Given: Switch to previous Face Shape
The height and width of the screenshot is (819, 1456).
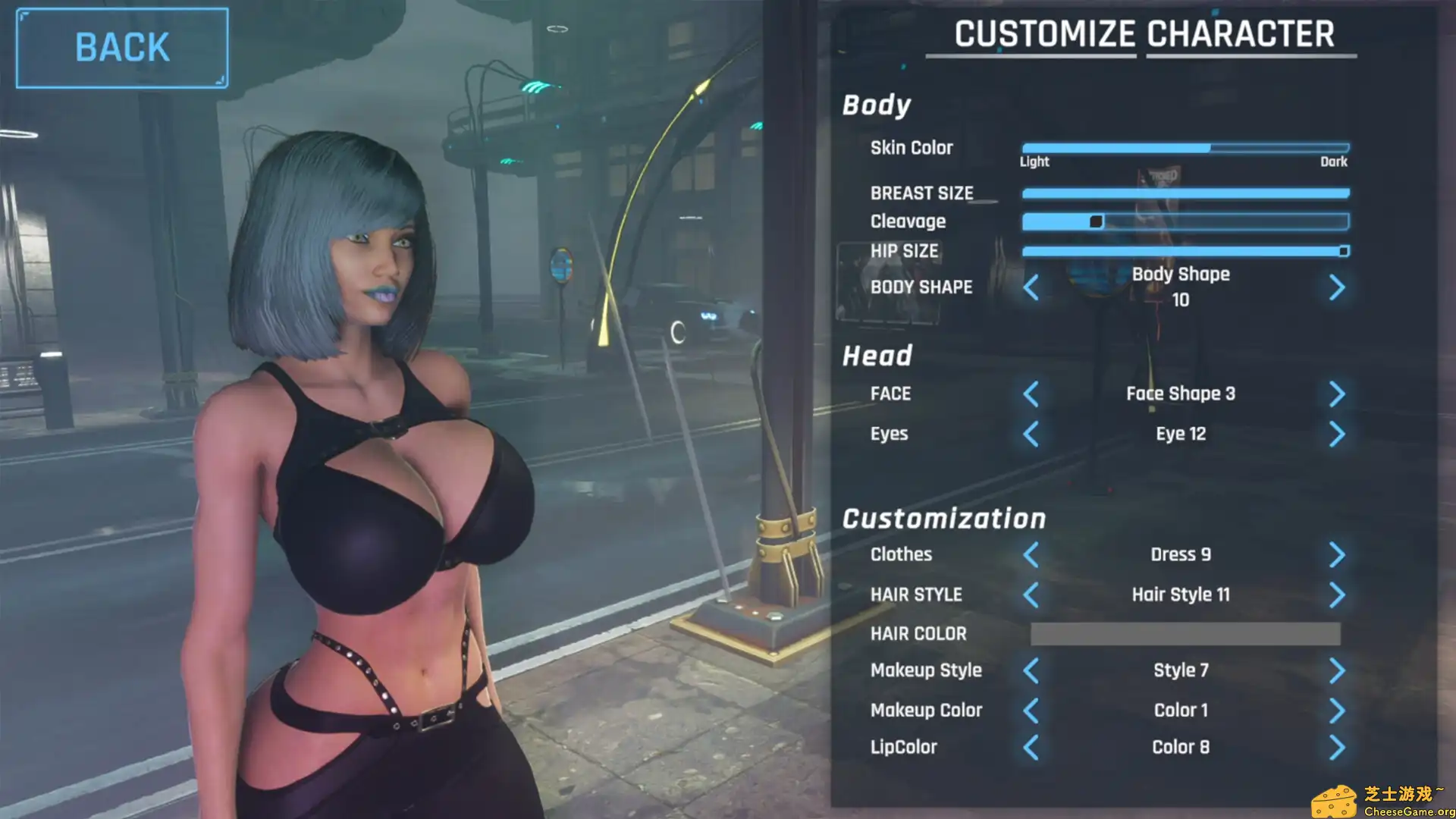Looking at the screenshot, I should [x=1031, y=394].
